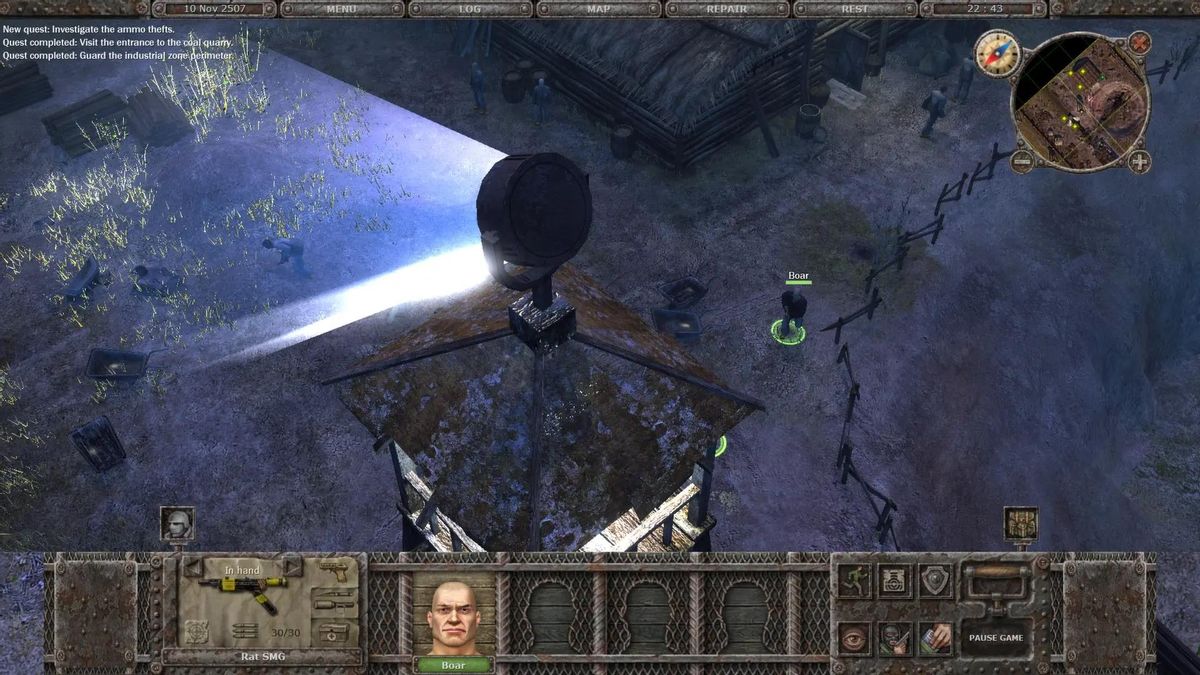Screen dimensions: 1200x675
Task: Click the compass next to the minimap
Action: tap(996, 52)
